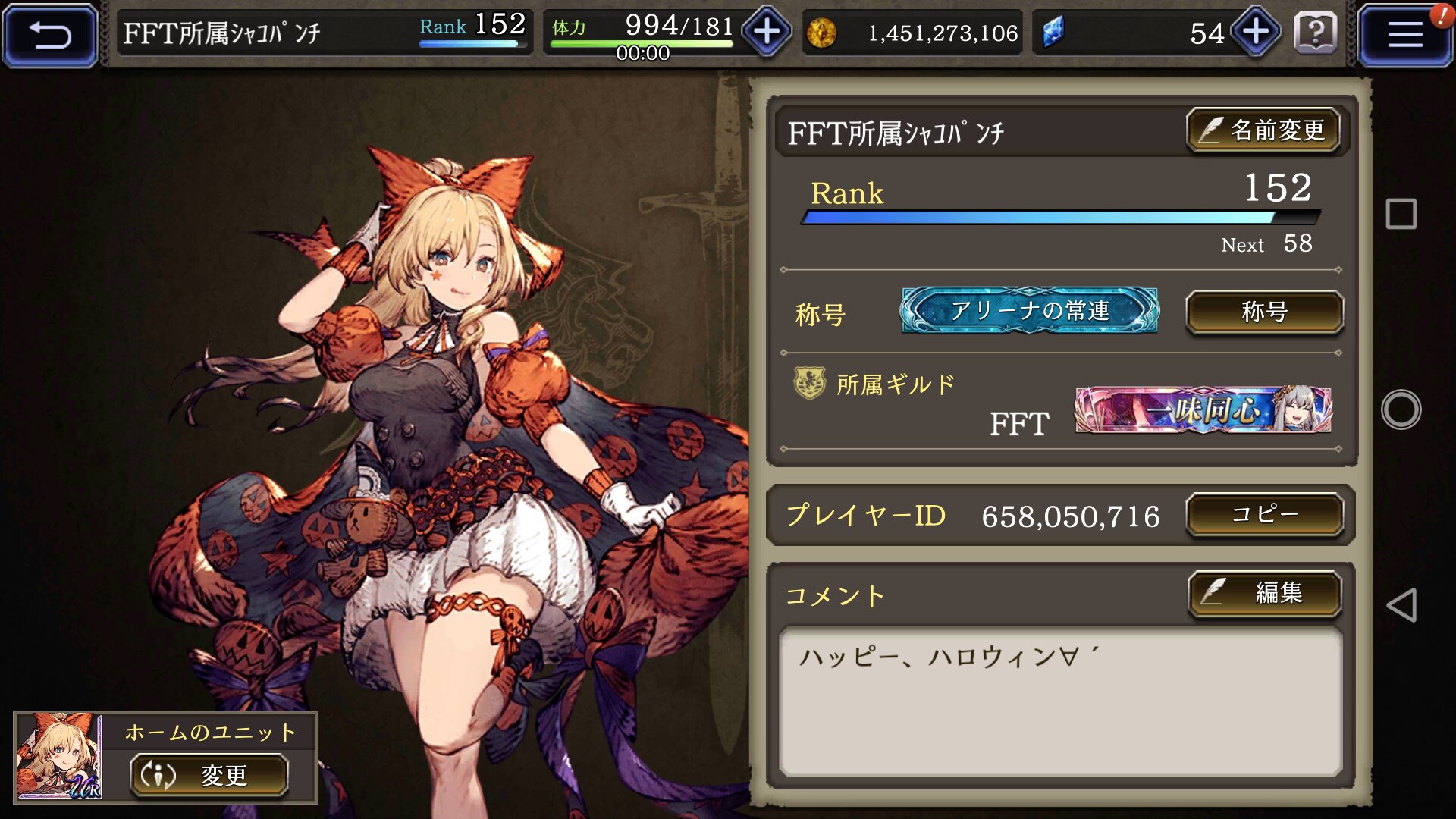Select the home unit portrait thumbnail
Screen dimensions: 1456x819
(59, 757)
